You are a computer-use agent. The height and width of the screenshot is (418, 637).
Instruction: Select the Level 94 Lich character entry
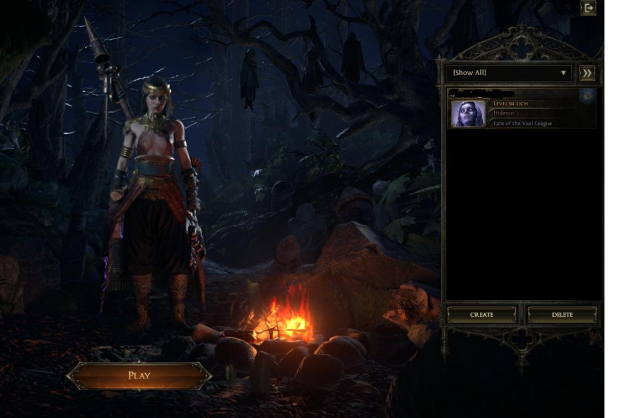(522, 112)
